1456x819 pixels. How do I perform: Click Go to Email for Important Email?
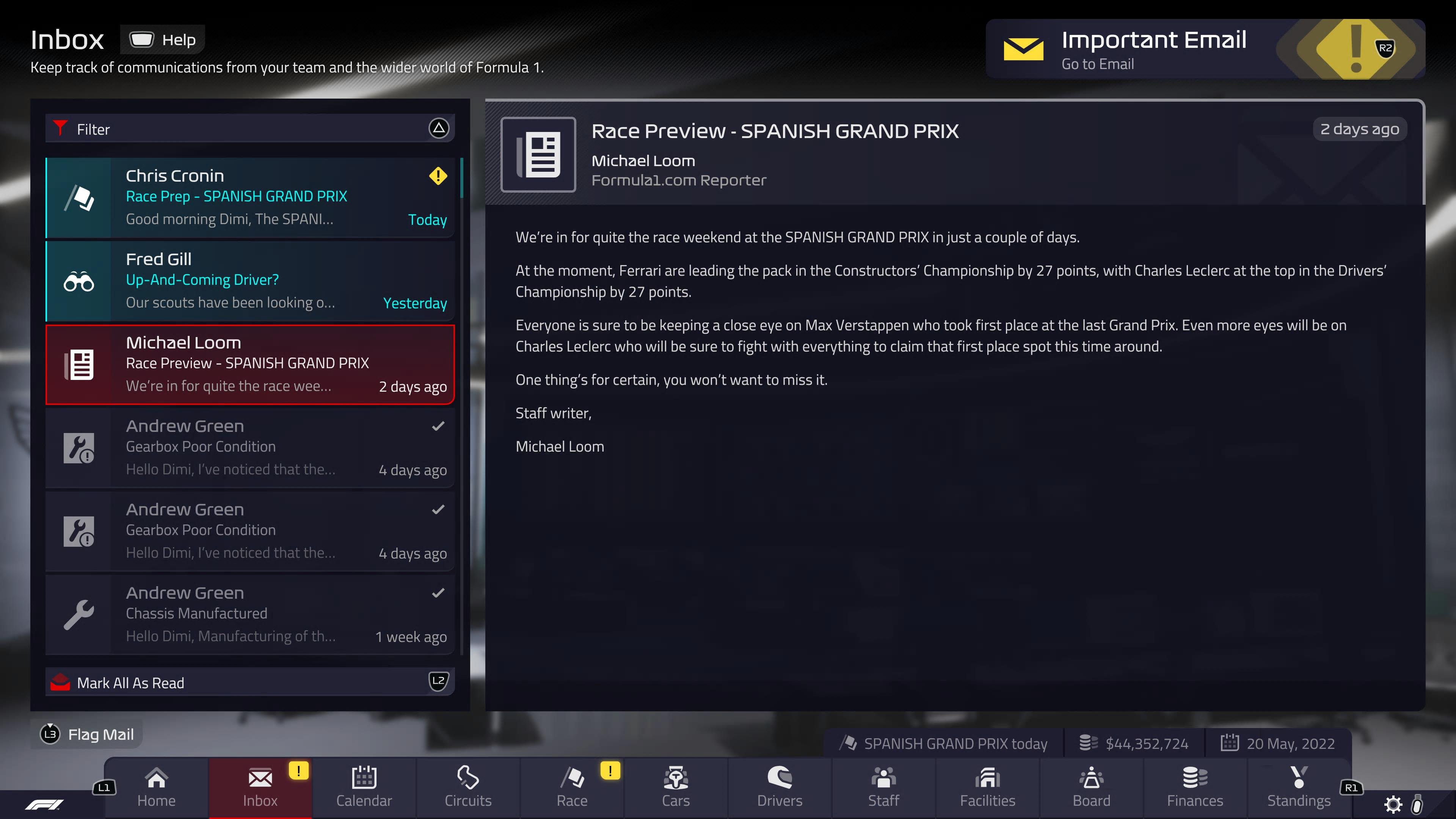click(1098, 63)
